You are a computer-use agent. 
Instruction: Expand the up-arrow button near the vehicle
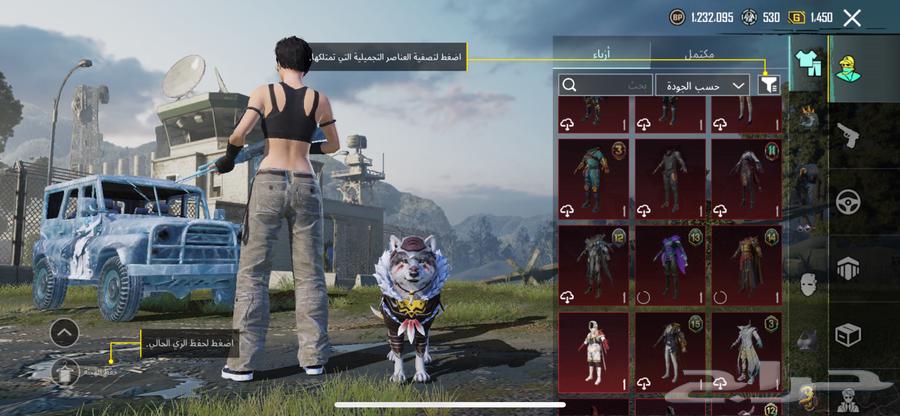coord(64,331)
